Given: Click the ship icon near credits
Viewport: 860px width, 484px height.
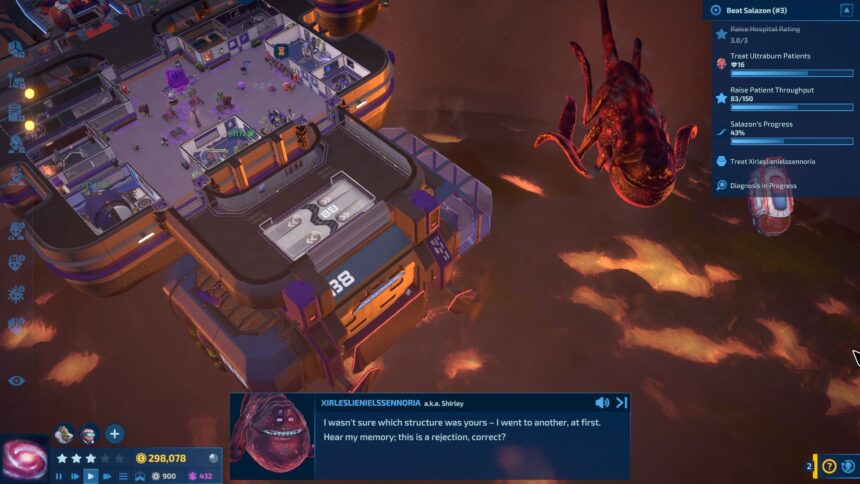Looking at the screenshot, I should tap(140, 476).
